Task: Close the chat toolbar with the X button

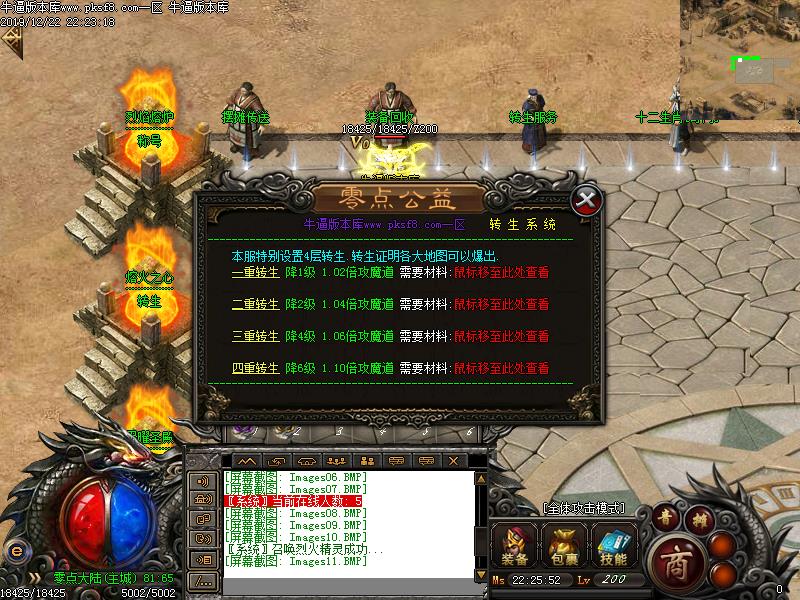Action: [x=453, y=460]
